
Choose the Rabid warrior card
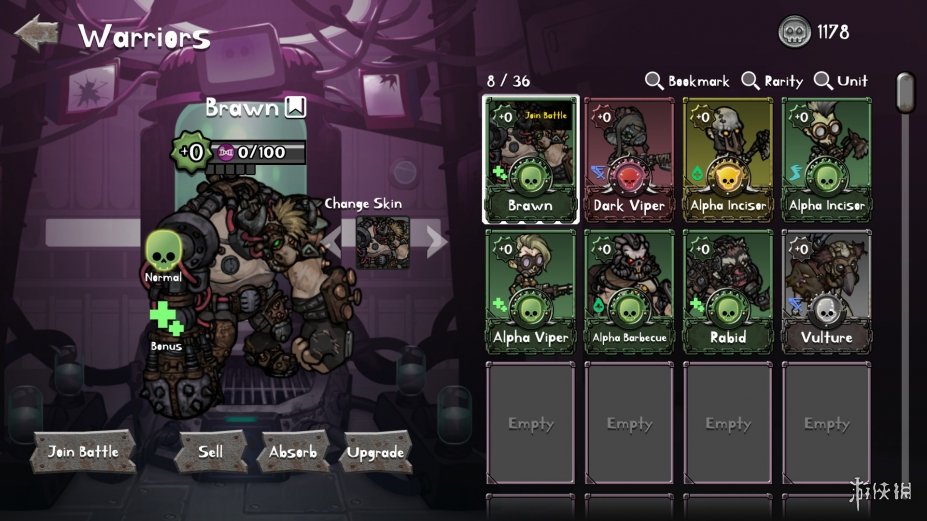click(728, 290)
